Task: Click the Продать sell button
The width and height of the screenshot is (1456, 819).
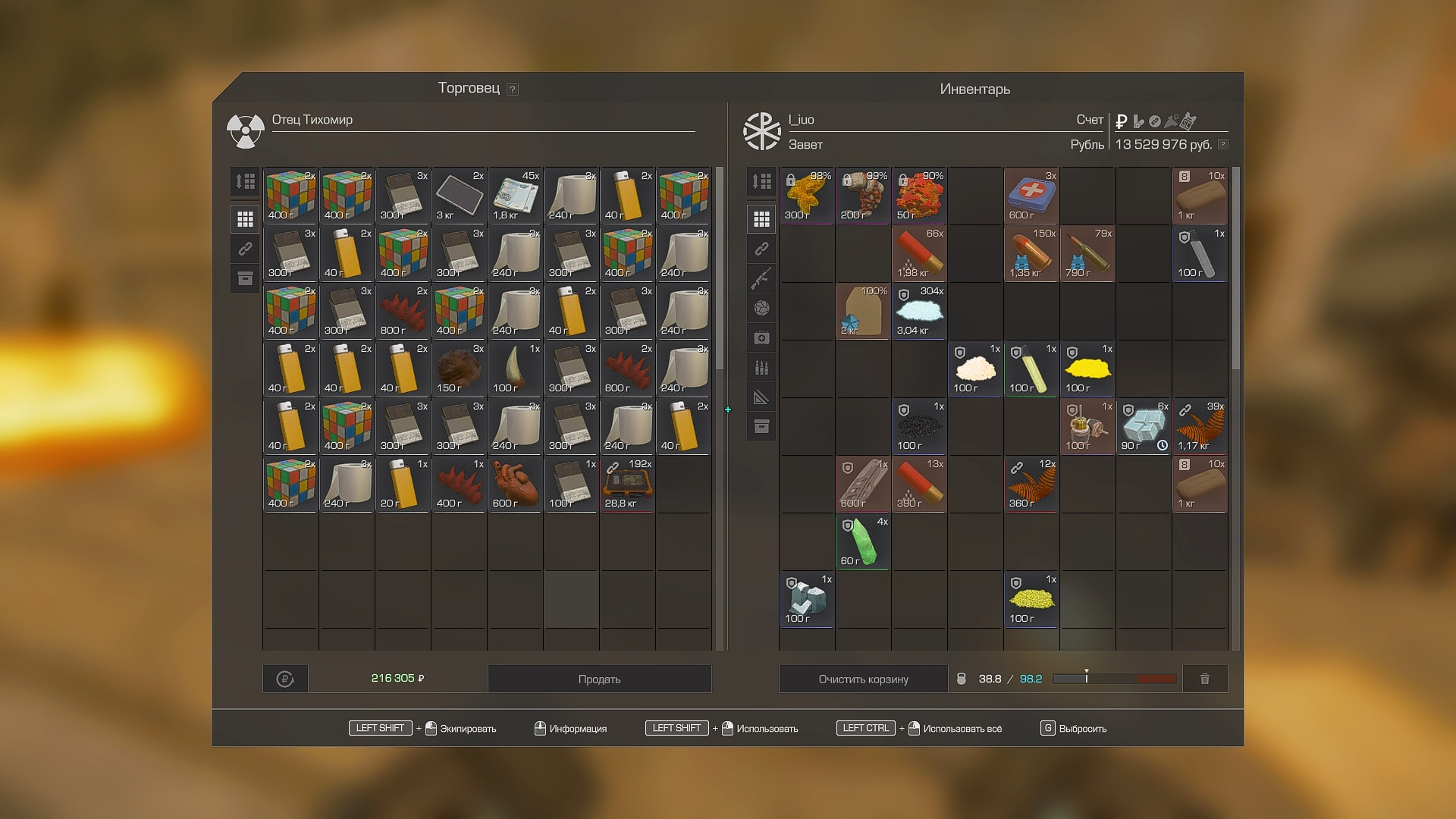Action: pyautogui.click(x=599, y=679)
